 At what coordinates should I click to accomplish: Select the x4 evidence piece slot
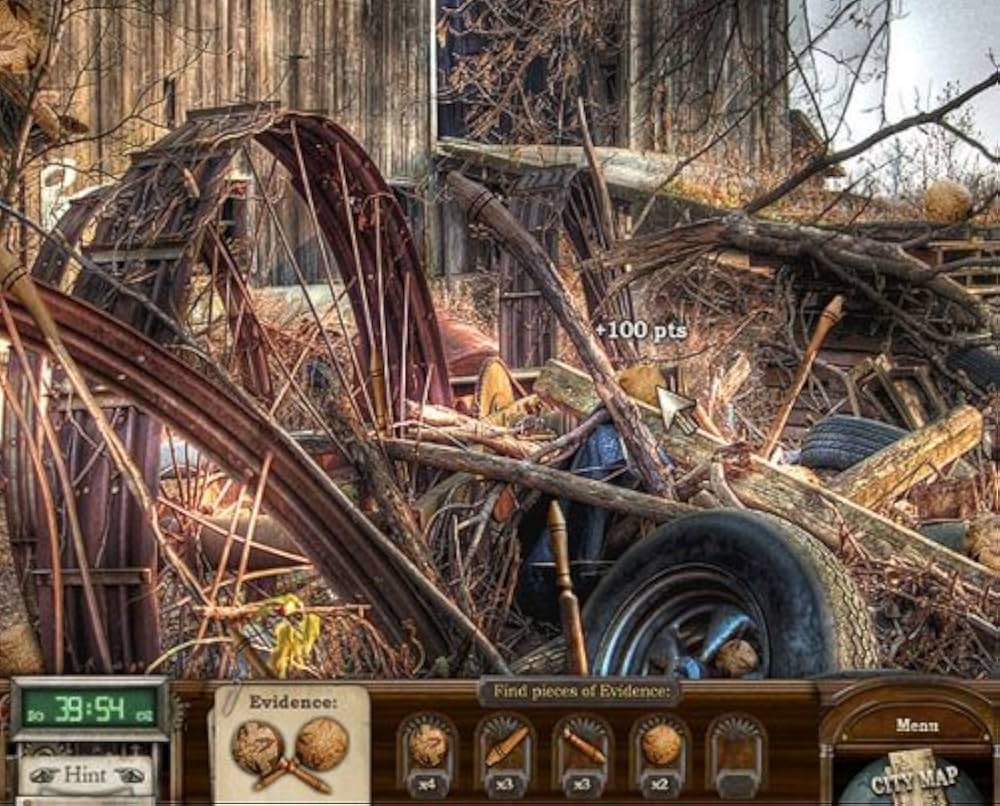pos(428,751)
